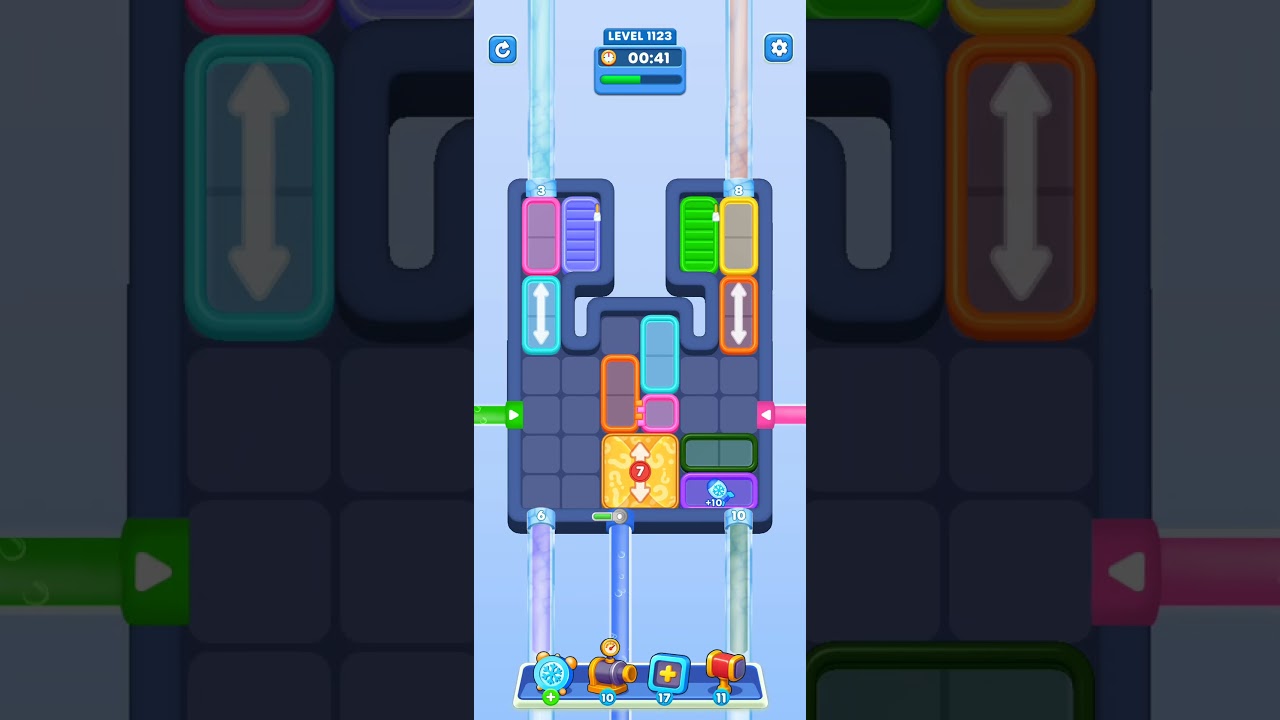The width and height of the screenshot is (1280, 720).
Task: Select the dark green block on the board
Action: pos(720,452)
